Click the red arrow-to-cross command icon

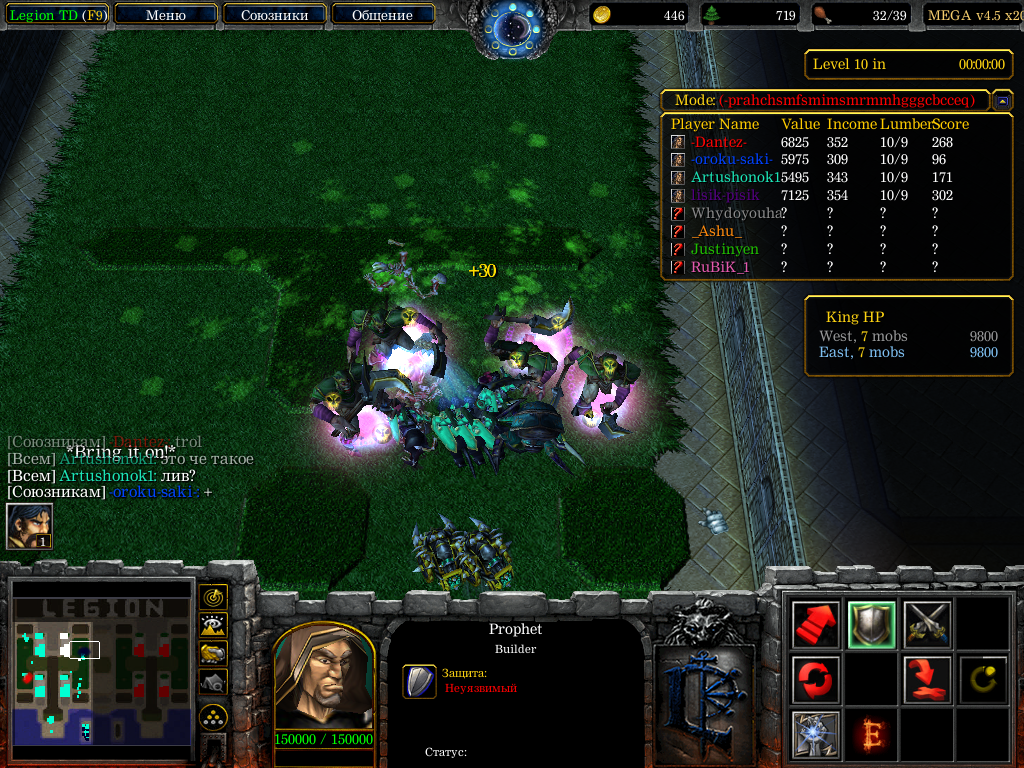(926, 680)
